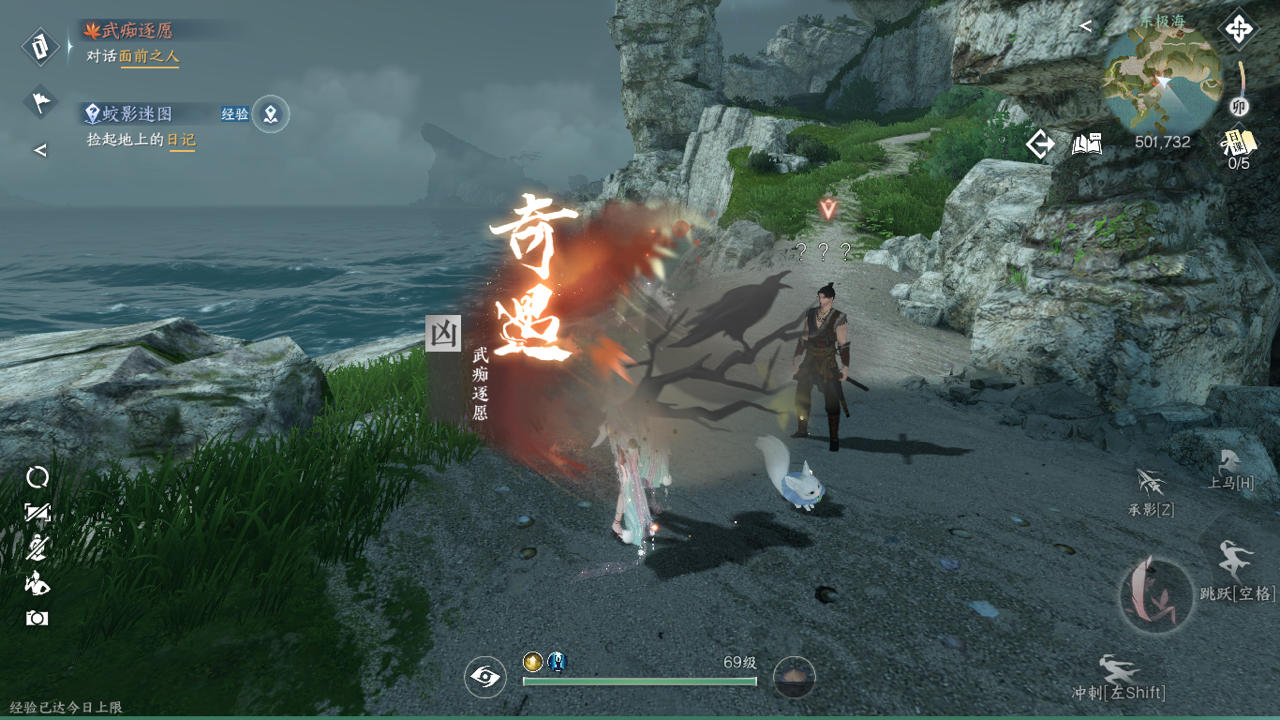The height and width of the screenshot is (720, 1280).
Task: Click the diamond arrow switch icon
Action: (1040, 145)
